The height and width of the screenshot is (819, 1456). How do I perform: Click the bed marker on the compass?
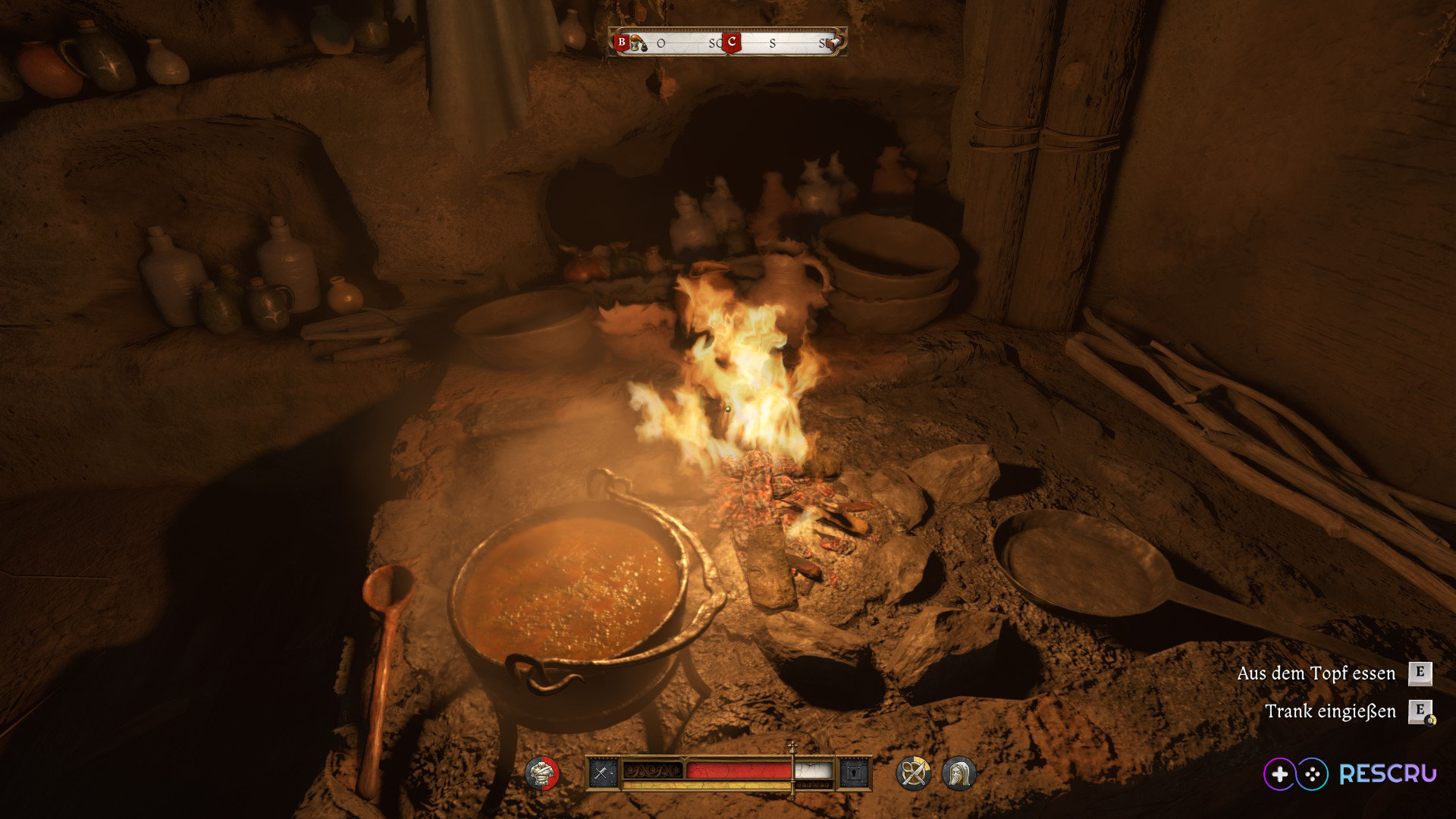835,42
